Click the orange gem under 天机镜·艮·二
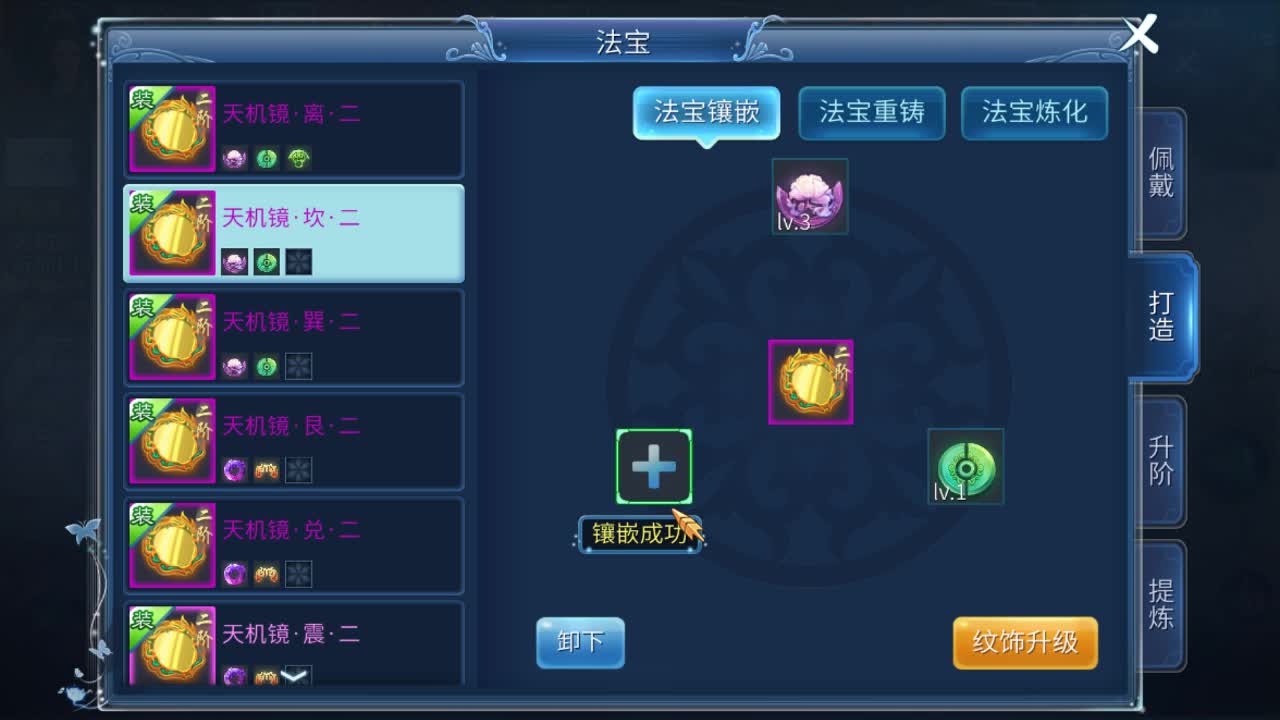The height and width of the screenshot is (720, 1280). point(268,470)
